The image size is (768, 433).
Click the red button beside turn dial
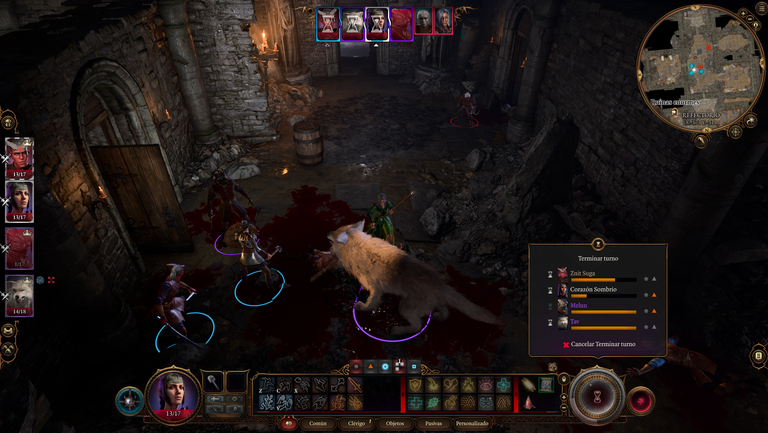click(640, 399)
